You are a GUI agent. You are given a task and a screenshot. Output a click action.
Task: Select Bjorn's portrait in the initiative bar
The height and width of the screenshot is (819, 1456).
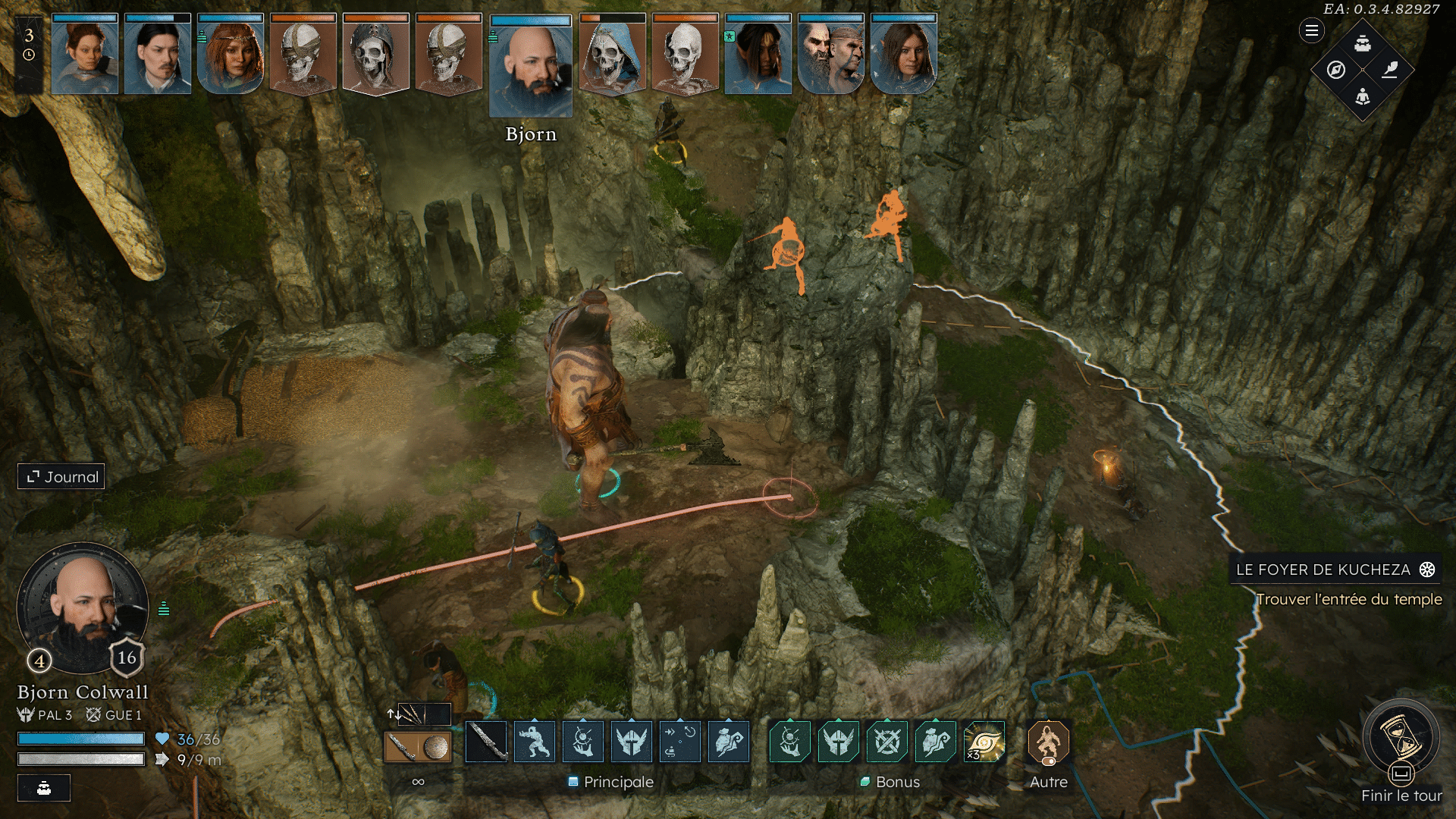tap(531, 68)
